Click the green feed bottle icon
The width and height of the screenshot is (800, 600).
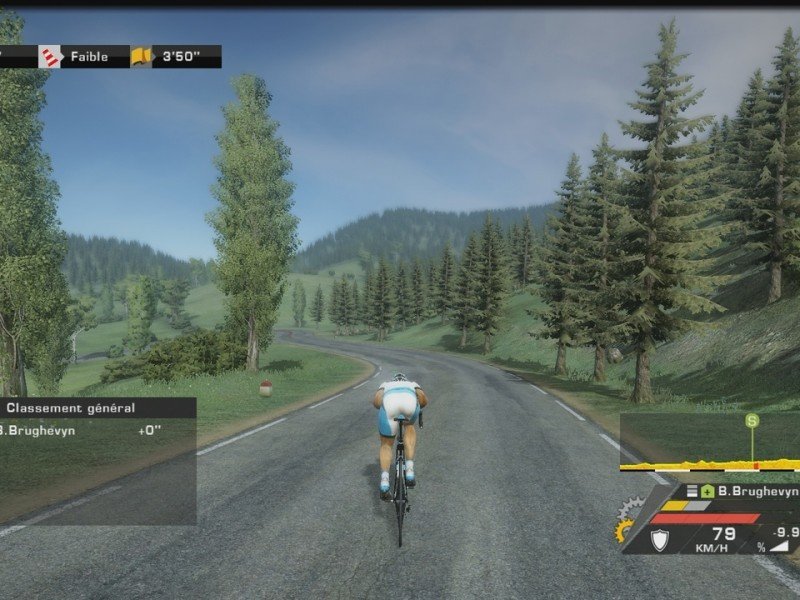pos(706,492)
